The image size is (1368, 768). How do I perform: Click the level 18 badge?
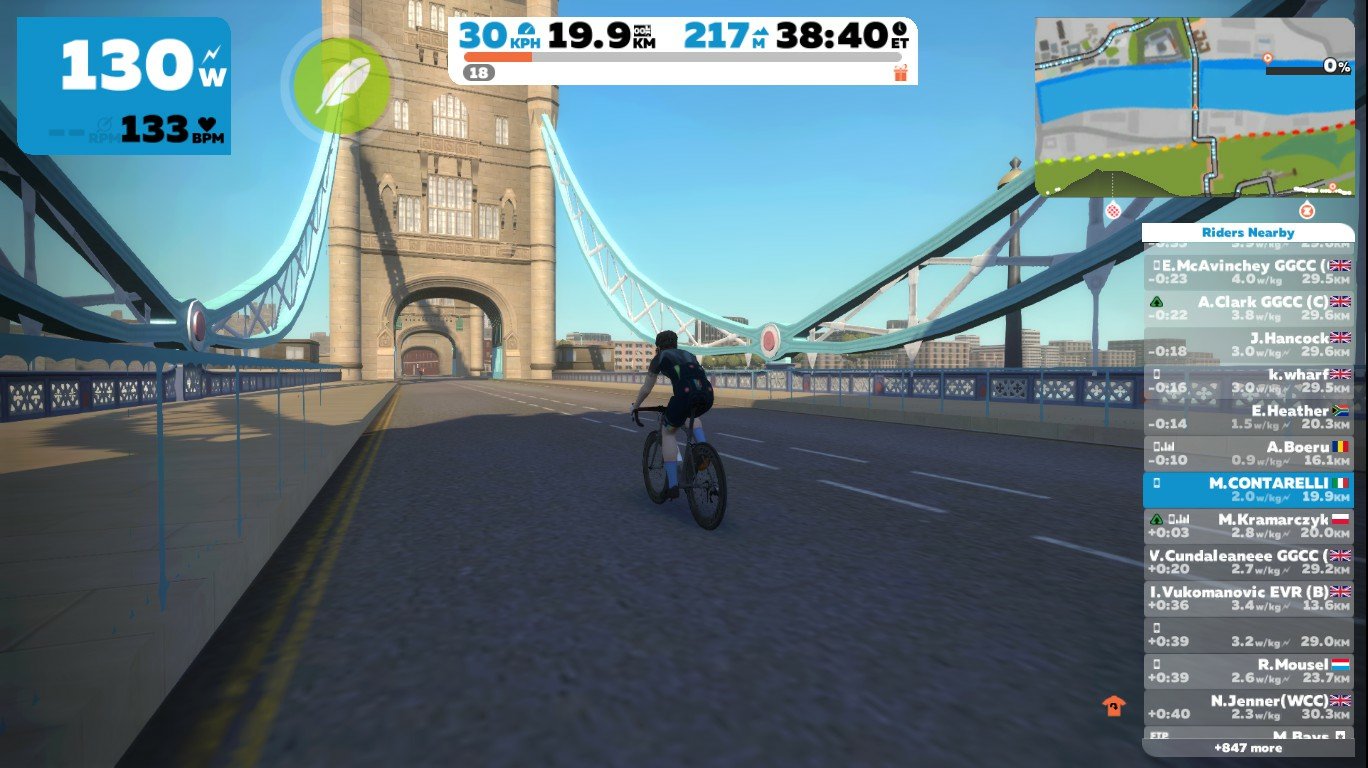pyautogui.click(x=479, y=73)
